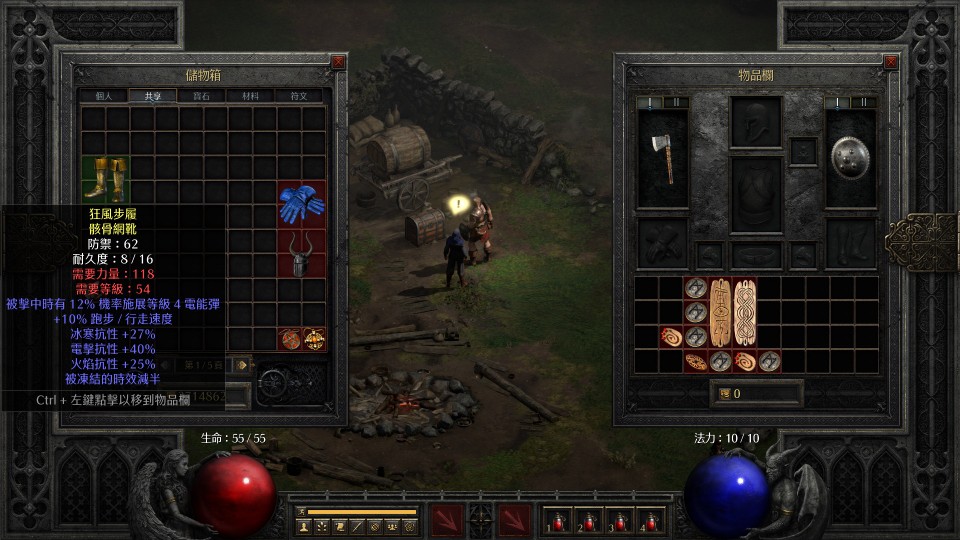Close the inventory panel
960x540 pixels.
[891, 62]
